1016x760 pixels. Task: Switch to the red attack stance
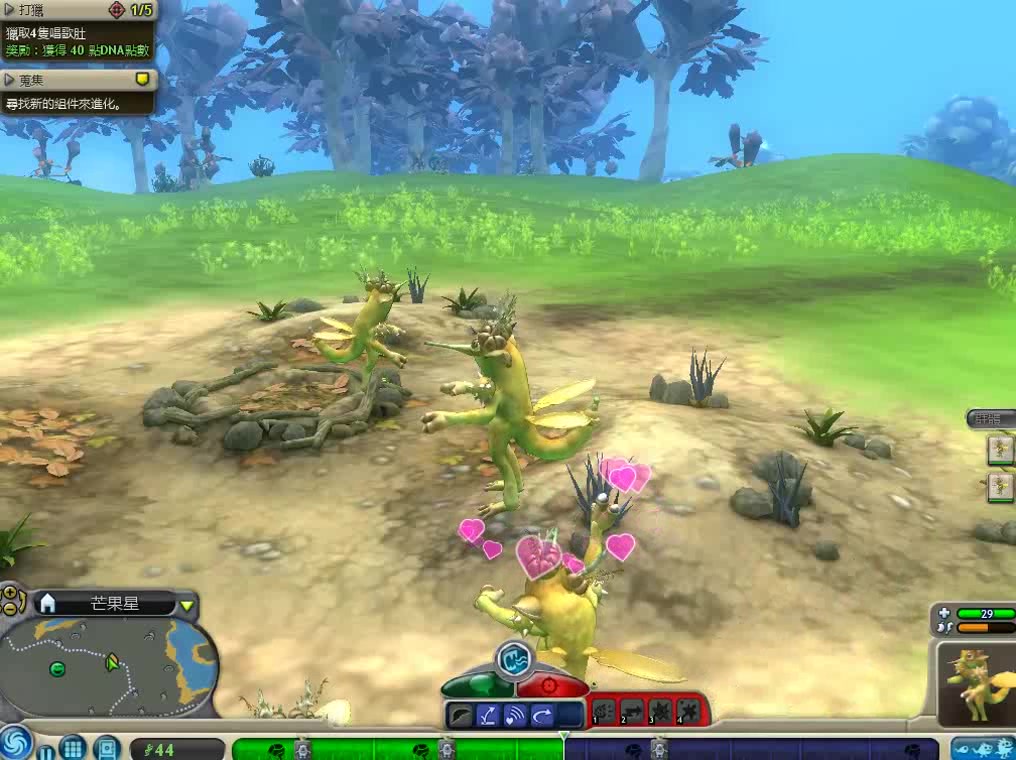(553, 685)
